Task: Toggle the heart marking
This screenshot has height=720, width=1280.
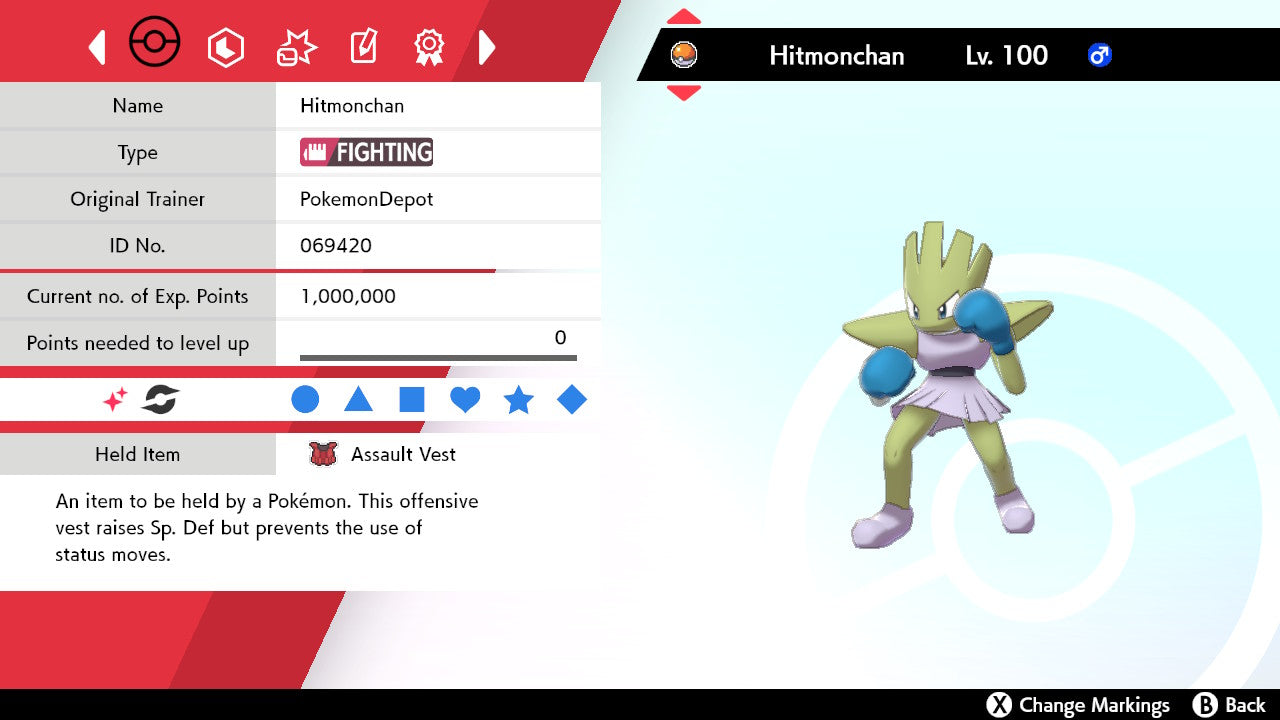Action: tap(465, 400)
